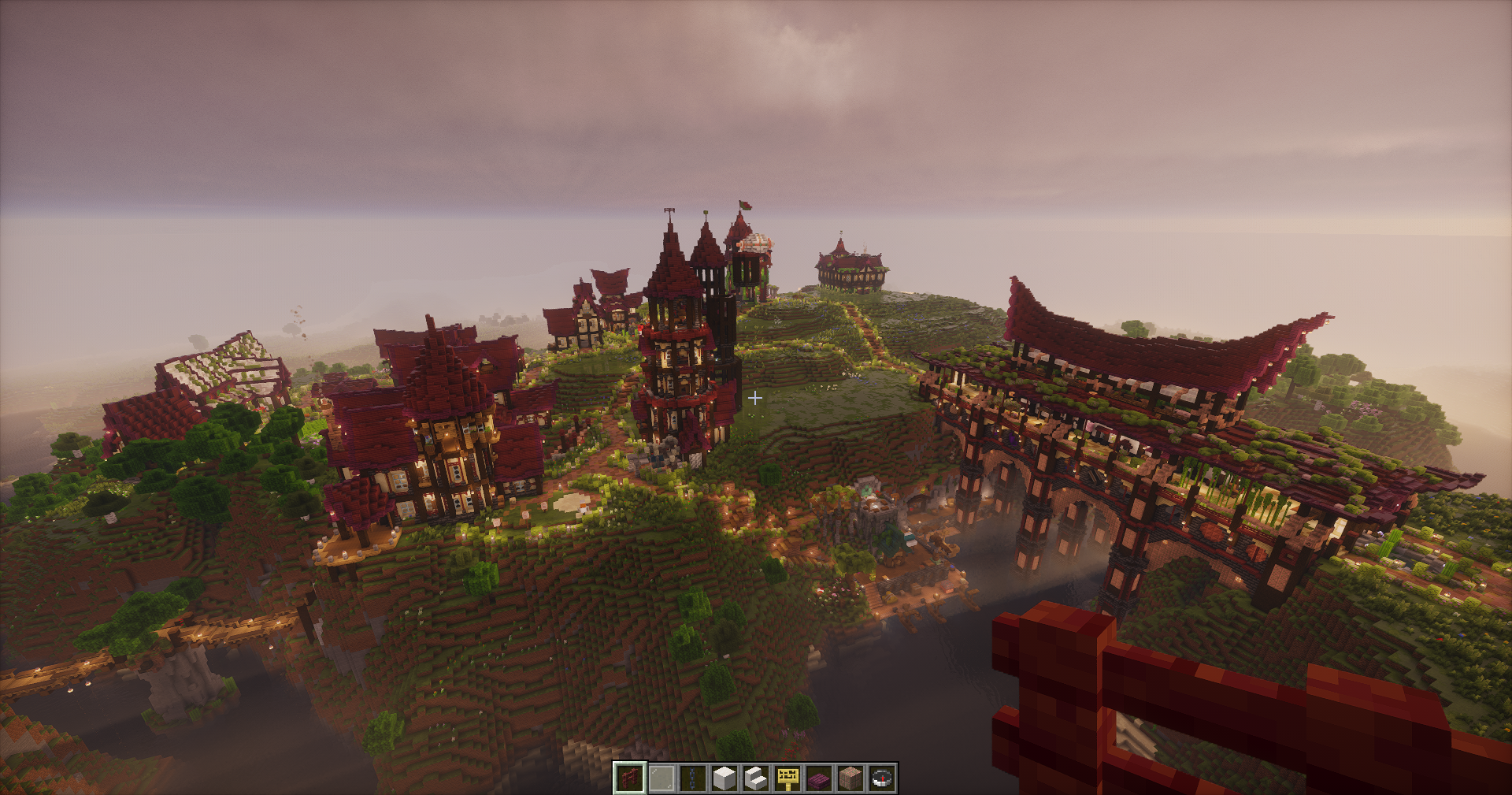
Task: Pick the white stairs hotbar slot
Action: coord(756,778)
